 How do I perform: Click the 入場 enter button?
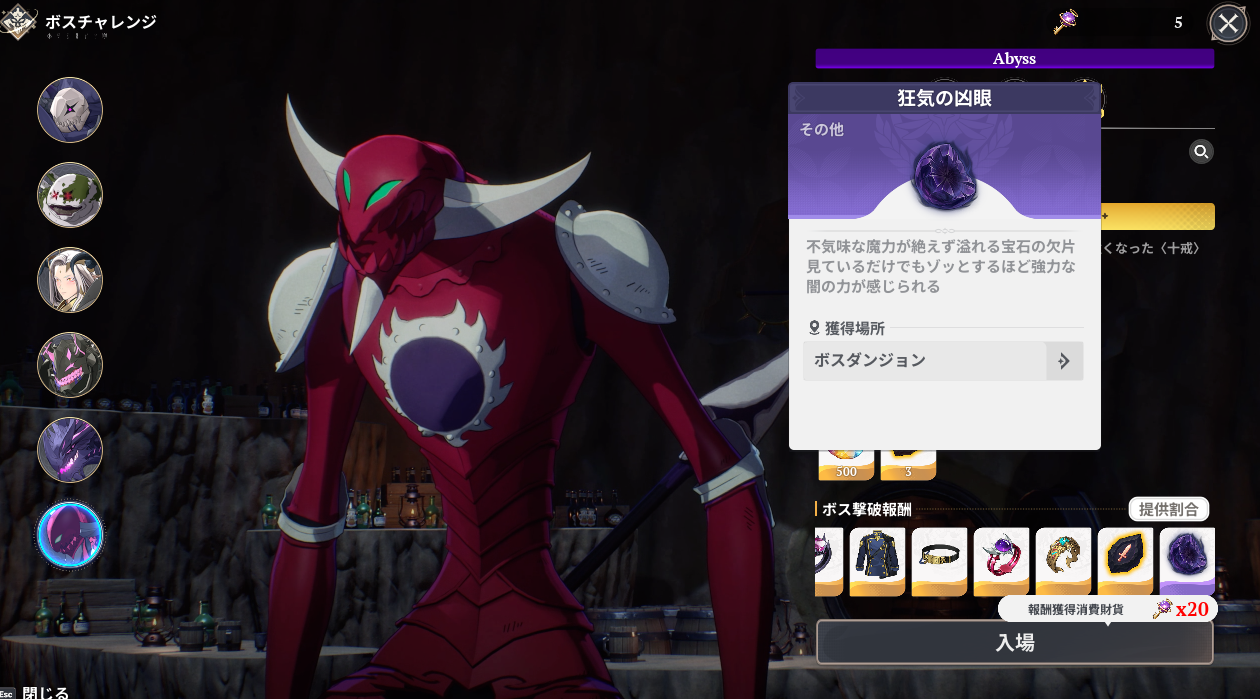click(x=1014, y=643)
